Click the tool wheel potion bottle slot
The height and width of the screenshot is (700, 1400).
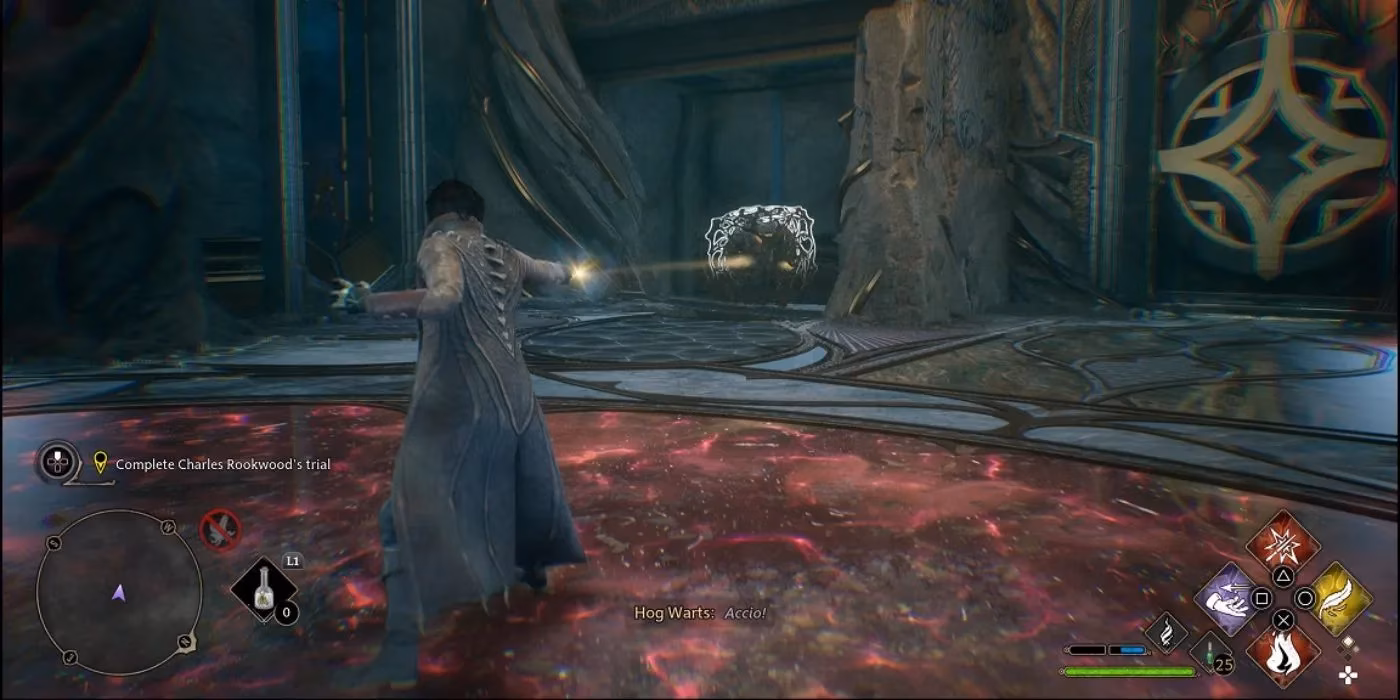tap(265, 590)
